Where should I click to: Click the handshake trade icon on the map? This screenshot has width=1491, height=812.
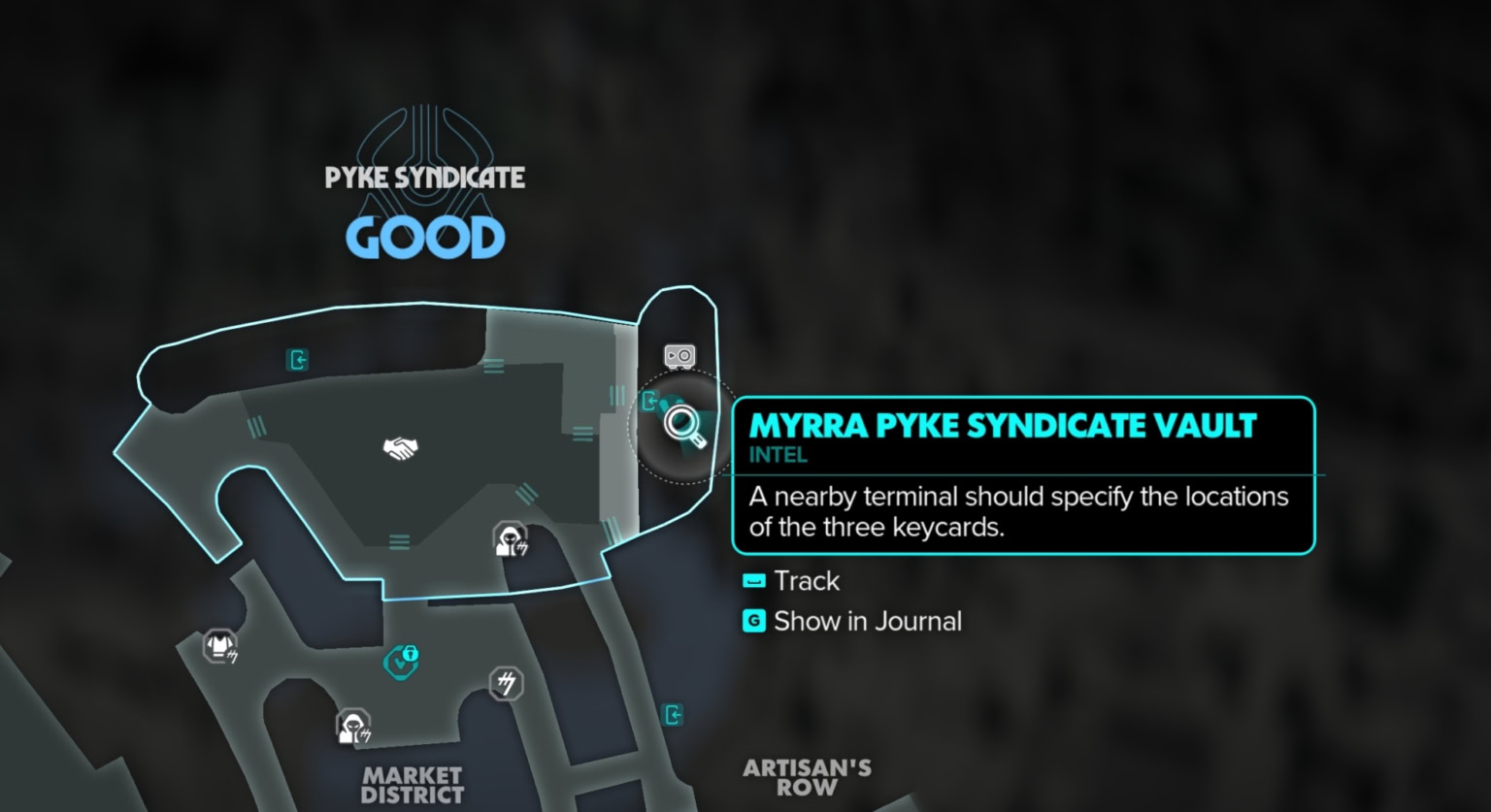pyautogui.click(x=401, y=447)
